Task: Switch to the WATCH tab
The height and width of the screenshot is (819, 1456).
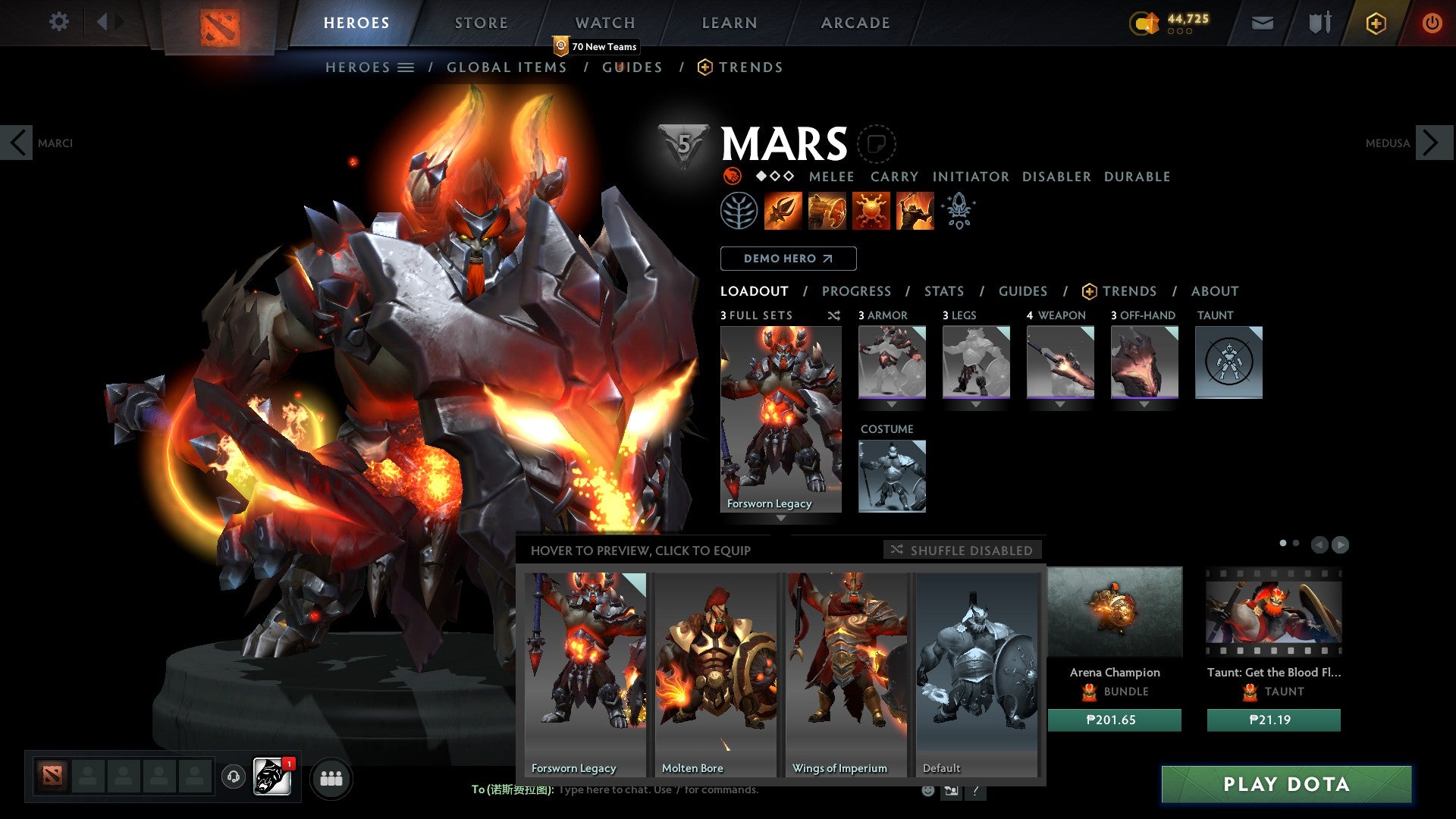Action: click(x=605, y=23)
